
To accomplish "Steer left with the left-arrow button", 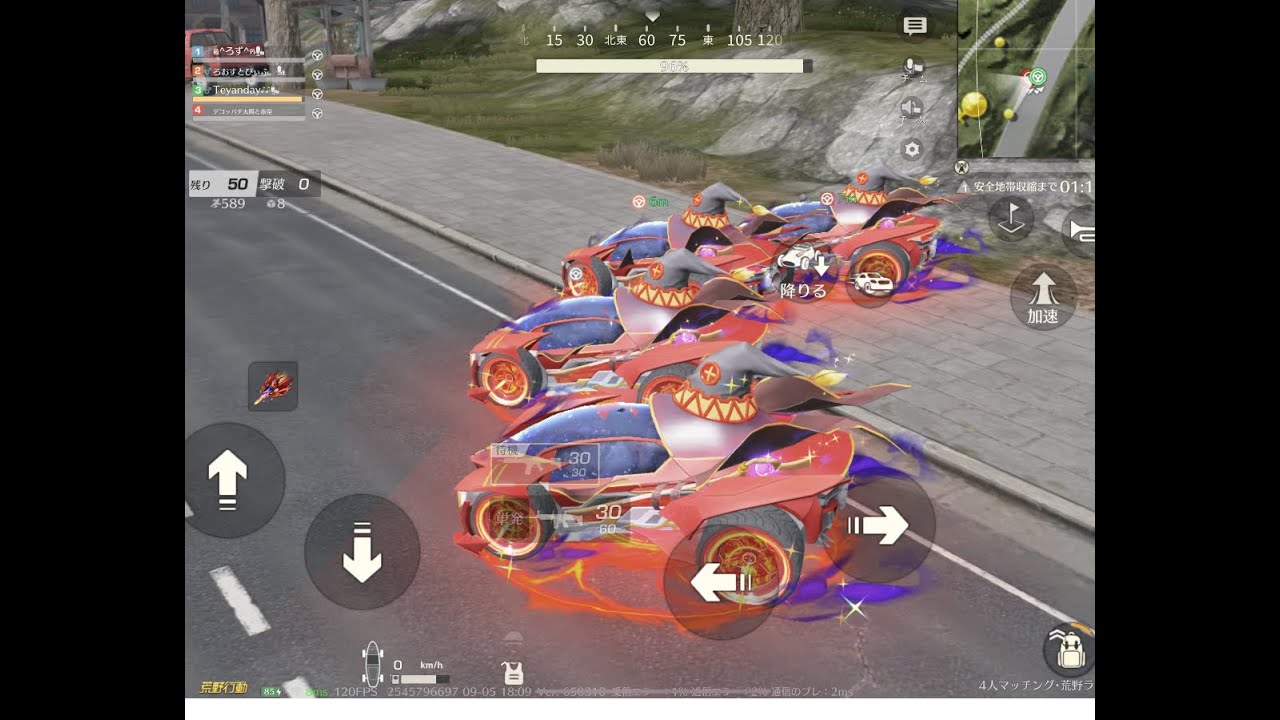I will pos(720,581).
